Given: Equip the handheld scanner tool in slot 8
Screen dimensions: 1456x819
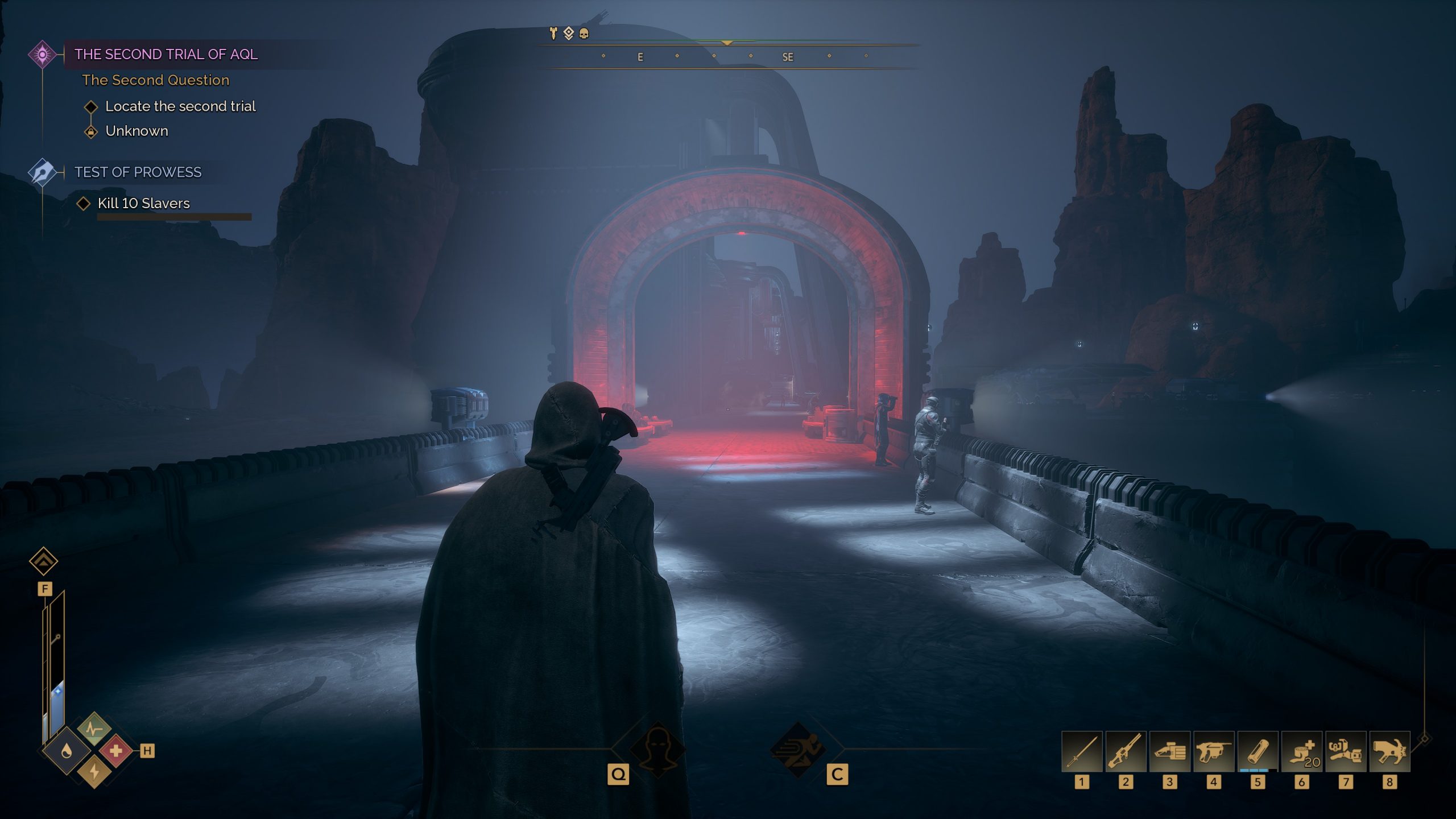Looking at the screenshot, I should (1389, 751).
